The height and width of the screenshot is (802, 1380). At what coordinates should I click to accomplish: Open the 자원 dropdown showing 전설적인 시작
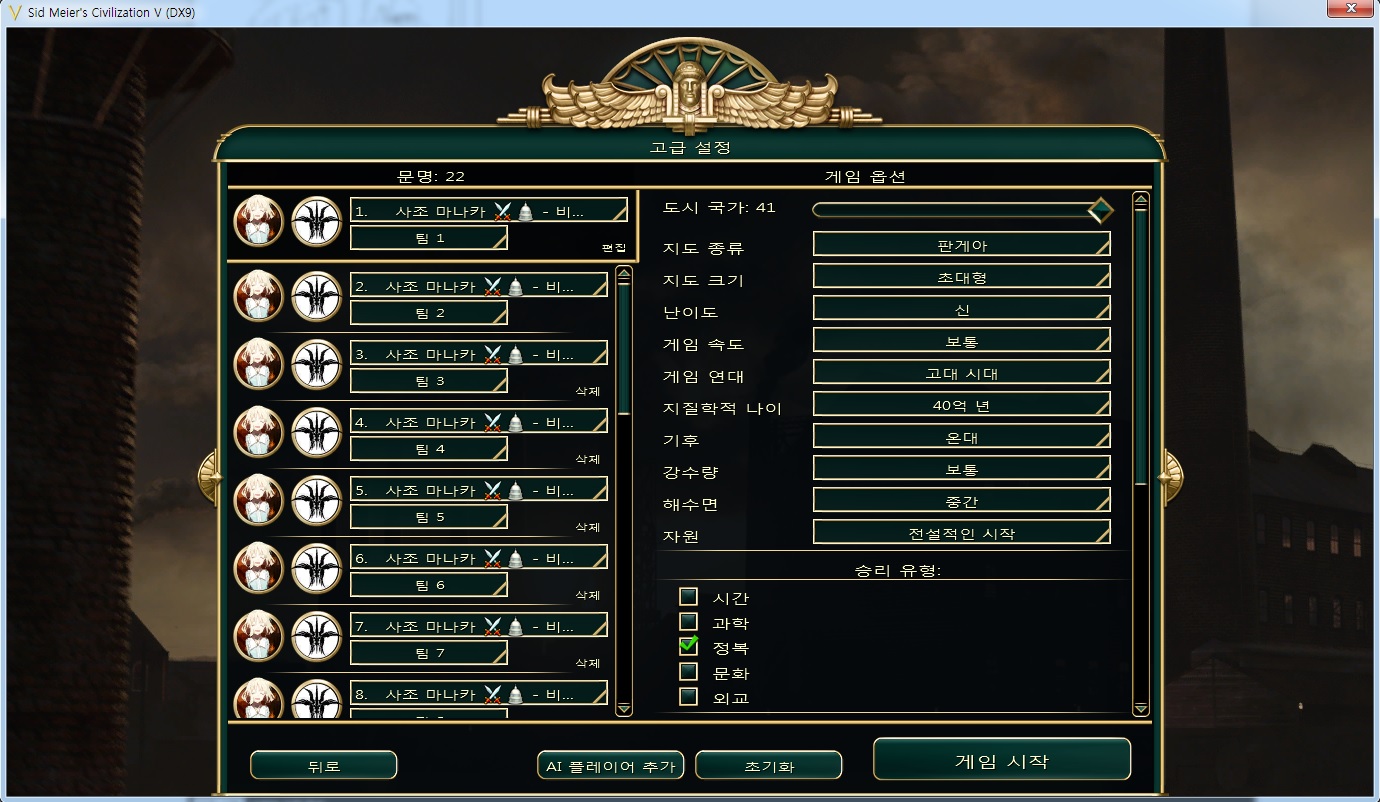[x=961, y=532]
